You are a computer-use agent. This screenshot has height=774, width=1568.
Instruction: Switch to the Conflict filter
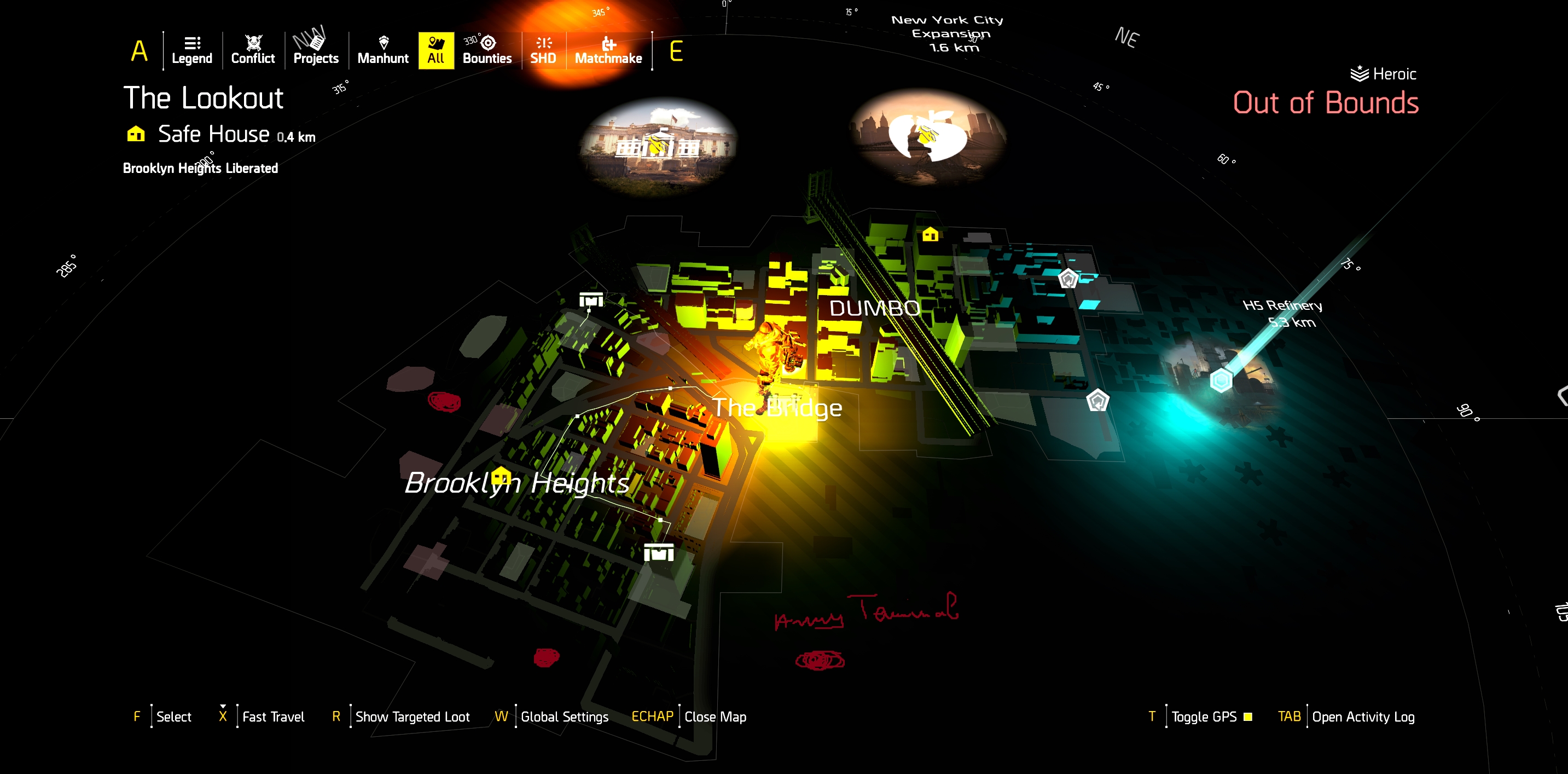[x=253, y=50]
